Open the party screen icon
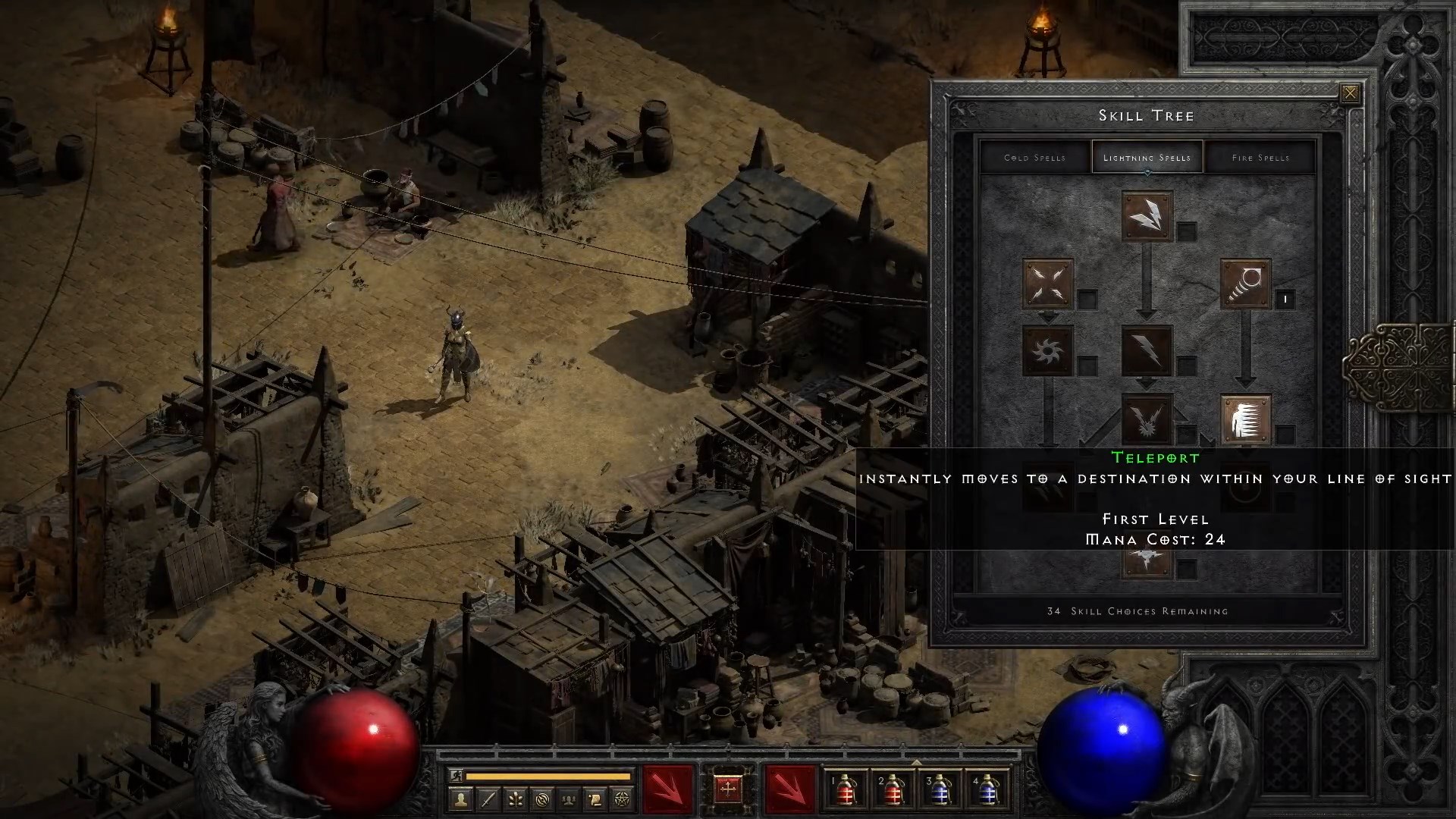The width and height of the screenshot is (1456, 819). 570,801
